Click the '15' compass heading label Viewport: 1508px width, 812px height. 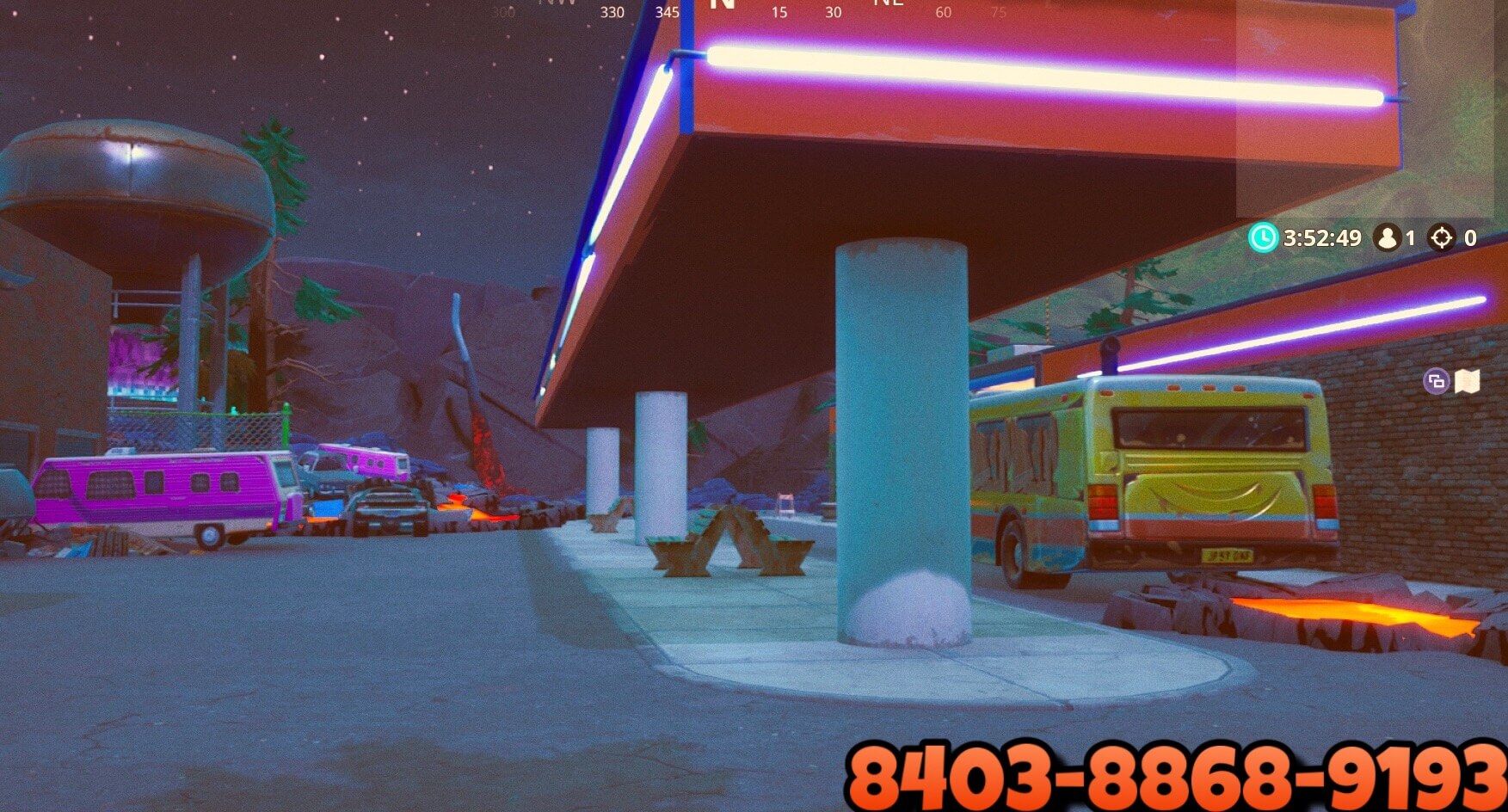point(779,13)
